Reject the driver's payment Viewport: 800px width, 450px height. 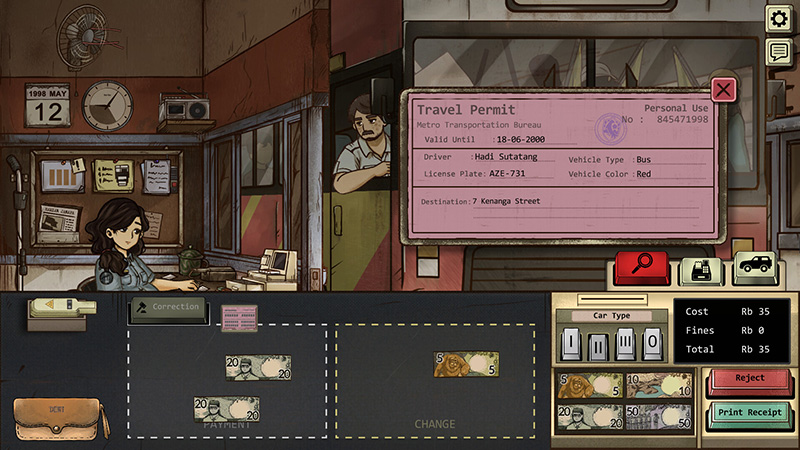[x=749, y=380]
